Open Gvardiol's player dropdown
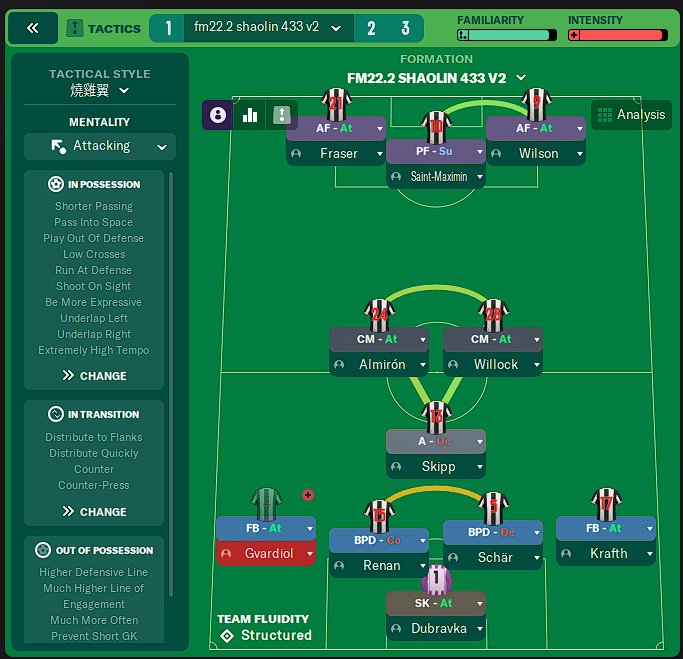The image size is (683, 659). click(x=306, y=553)
